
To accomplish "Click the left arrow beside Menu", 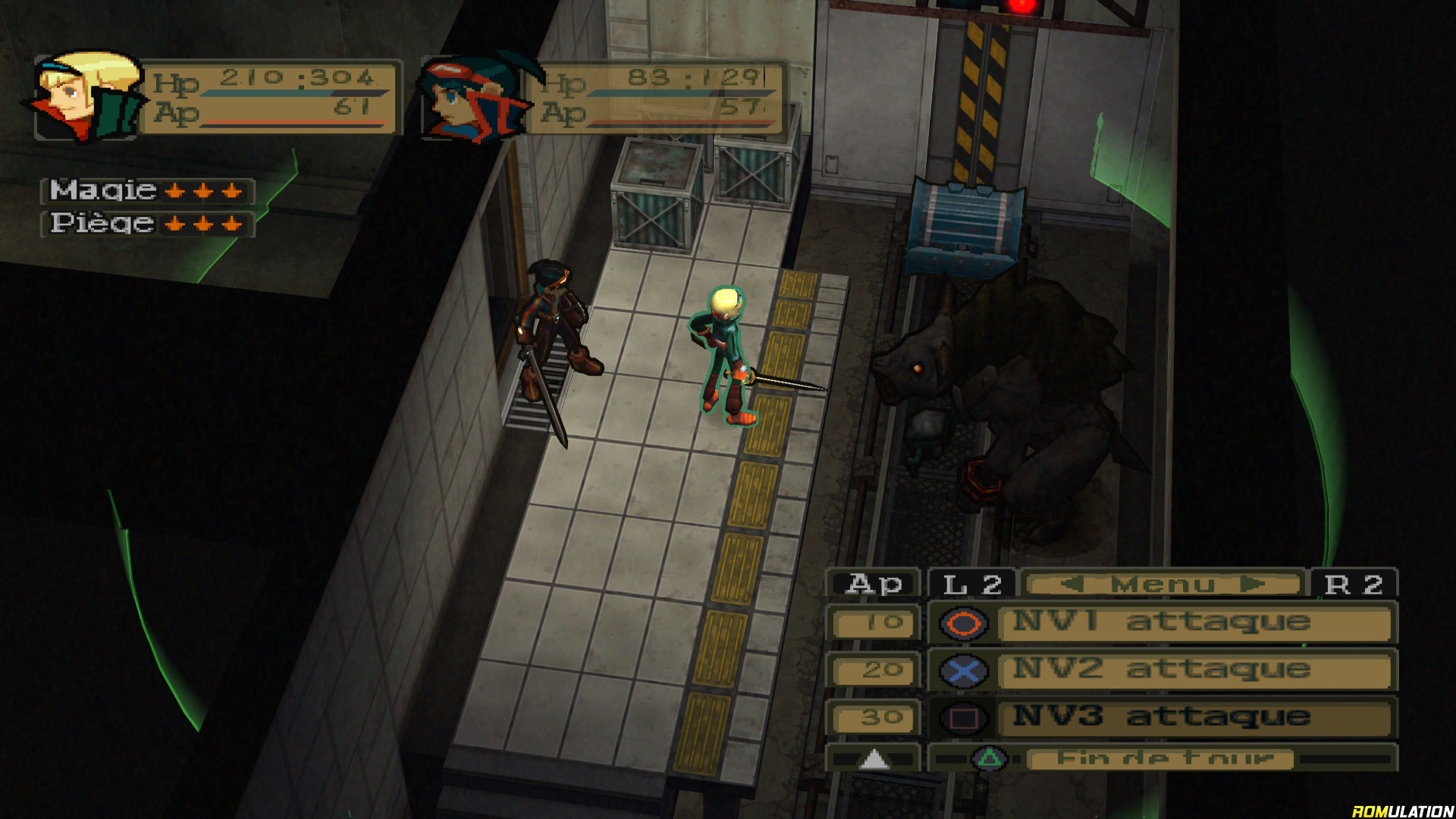I will [1072, 585].
